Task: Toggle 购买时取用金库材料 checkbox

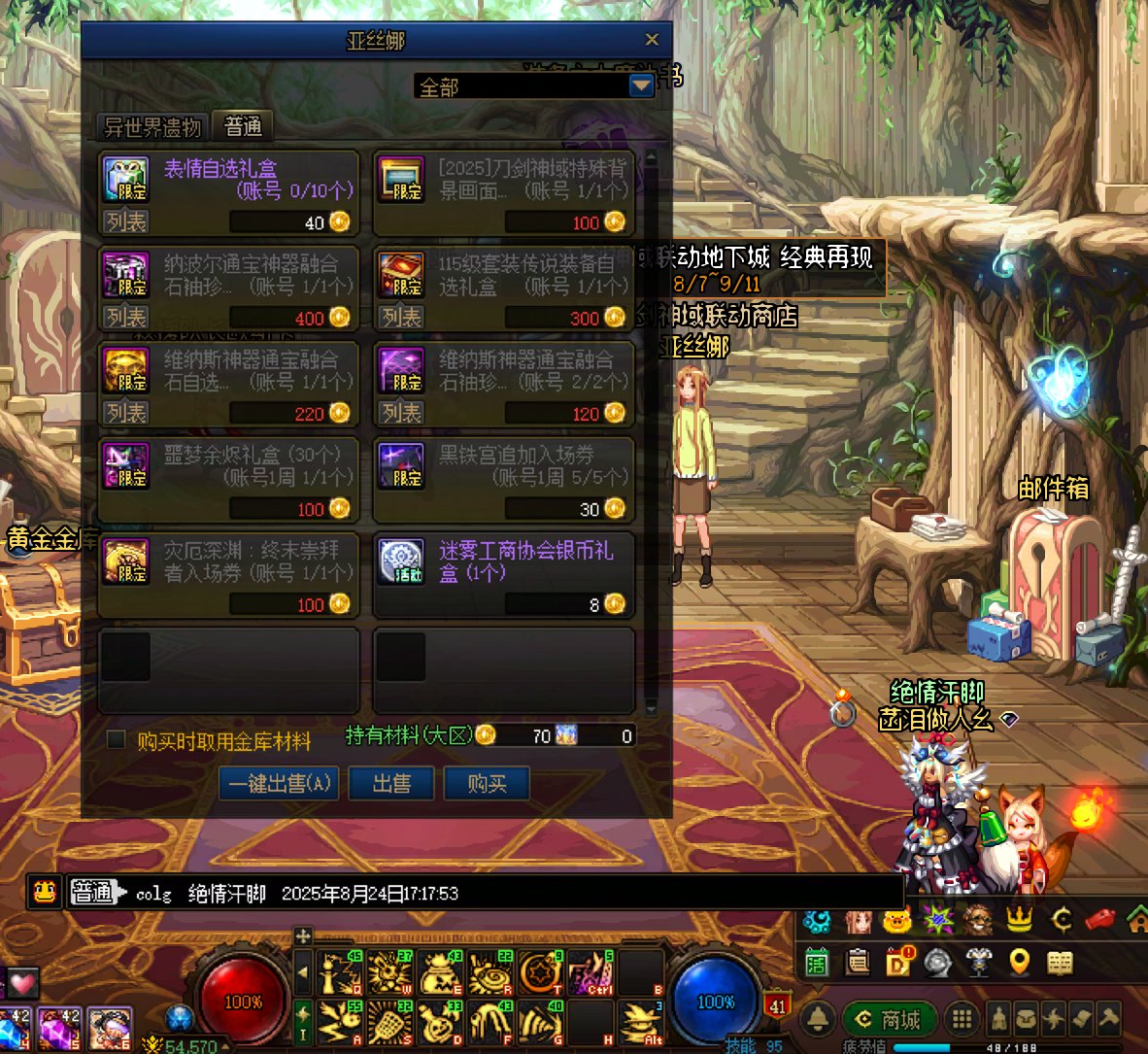Action: tap(117, 740)
